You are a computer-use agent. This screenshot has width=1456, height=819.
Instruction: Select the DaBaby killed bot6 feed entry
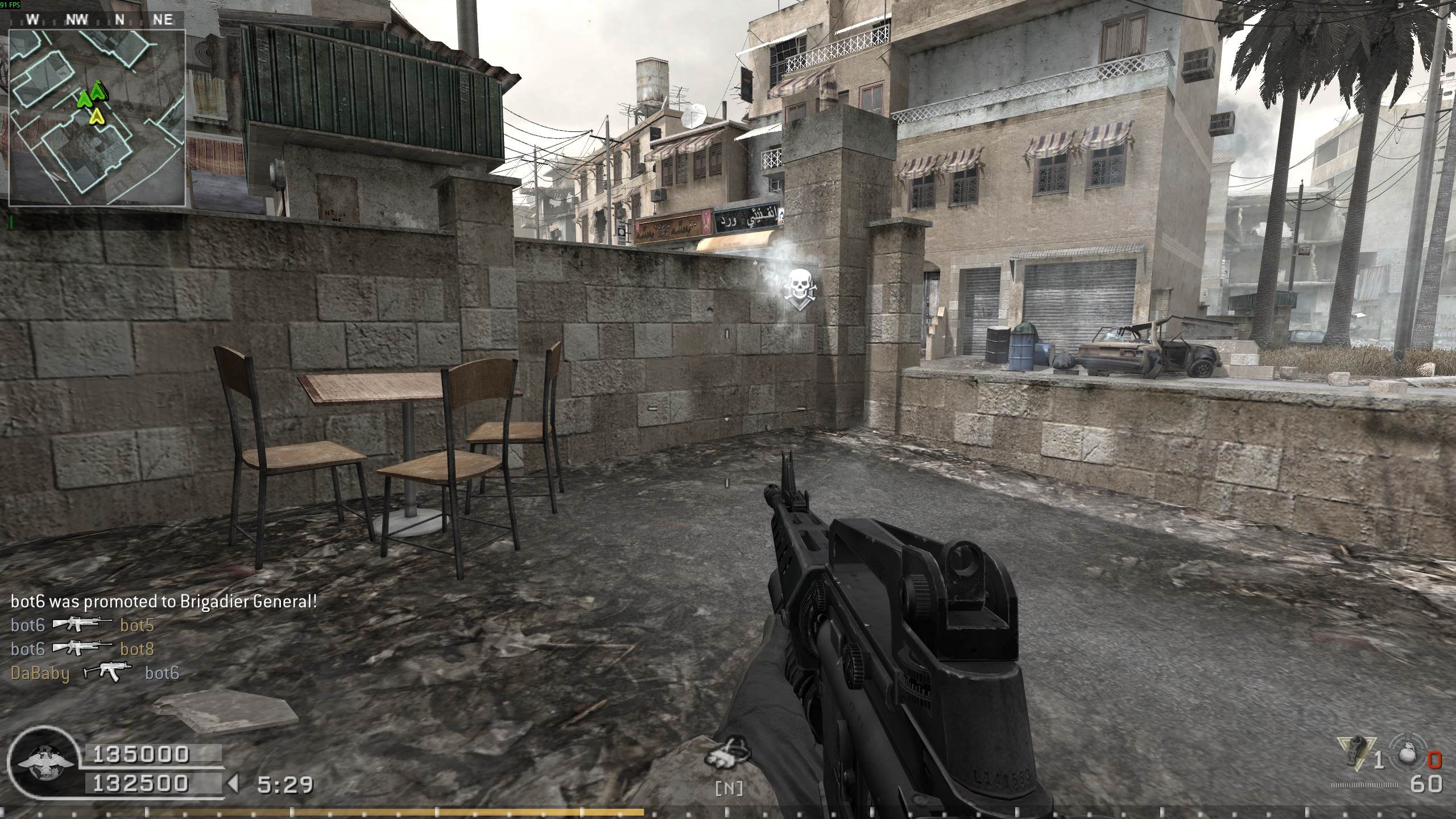(x=95, y=673)
